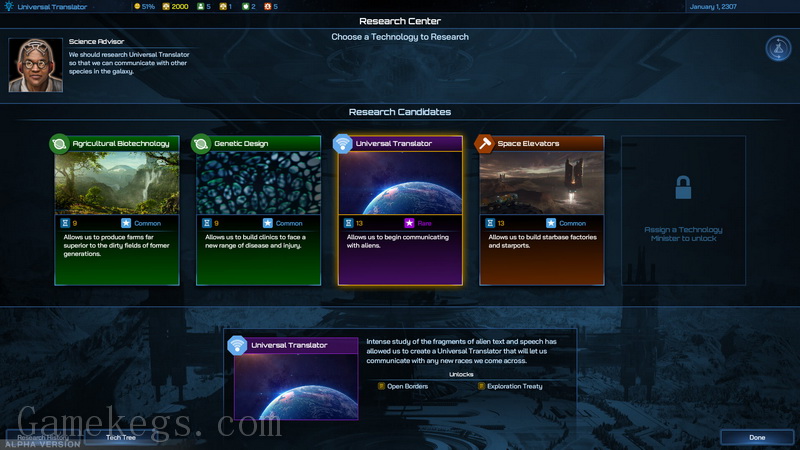Choose the Genetic Design technology card

pyautogui.click(x=258, y=210)
